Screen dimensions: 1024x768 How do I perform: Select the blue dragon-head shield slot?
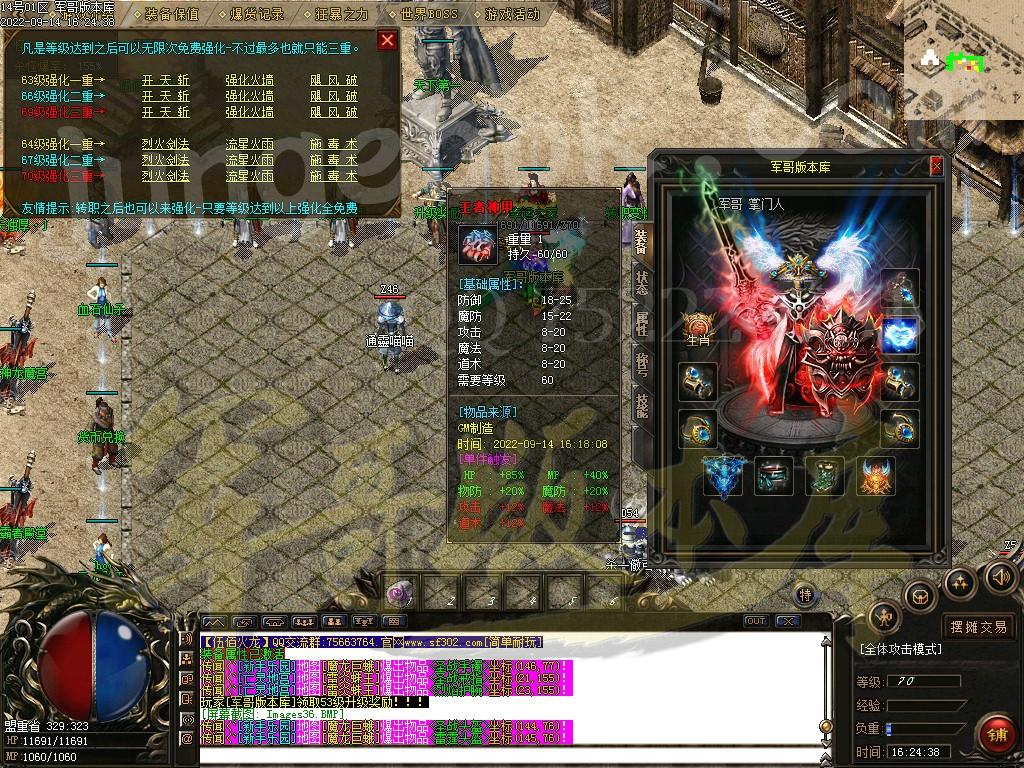pos(722,476)
